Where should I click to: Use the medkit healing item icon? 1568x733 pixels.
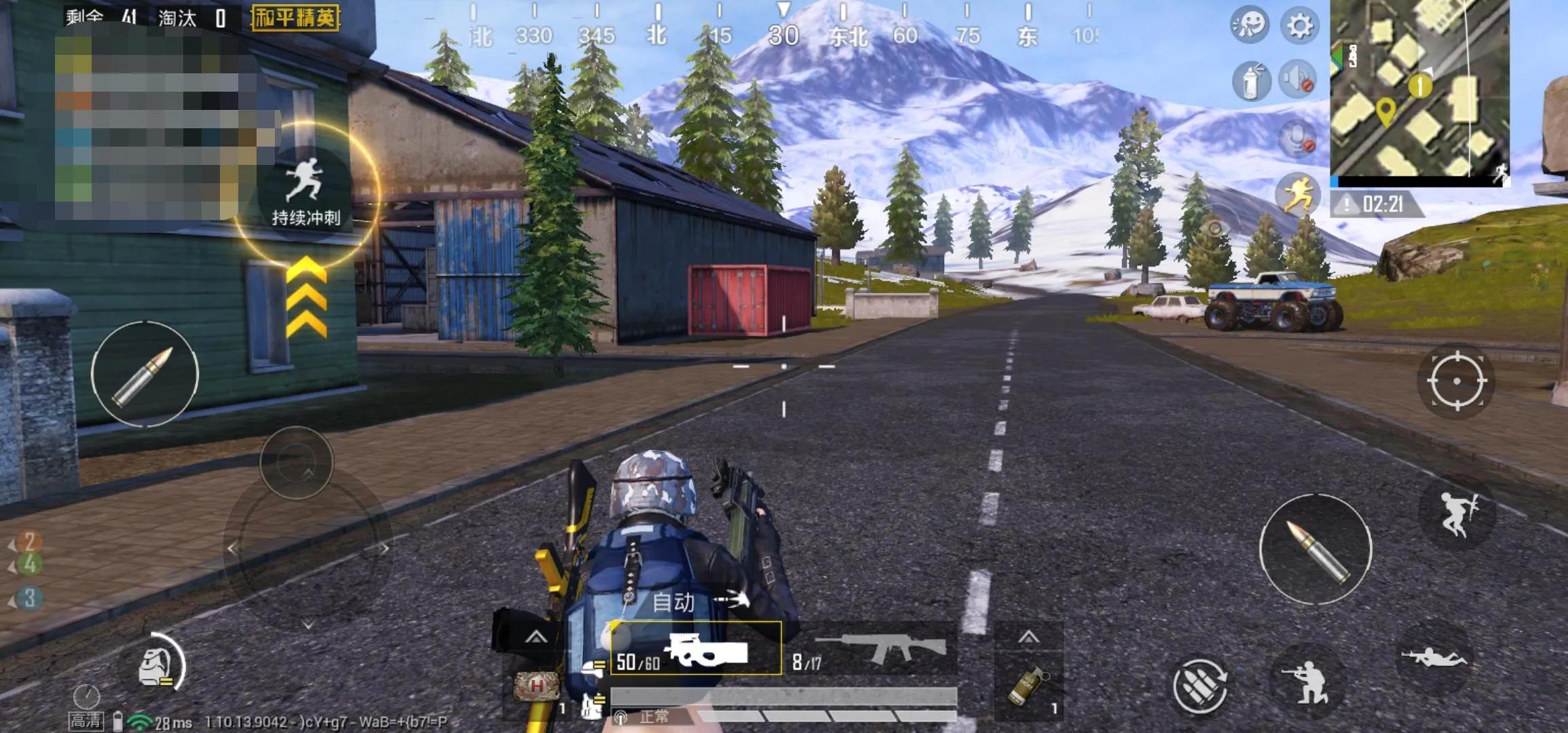pos(537,687)
